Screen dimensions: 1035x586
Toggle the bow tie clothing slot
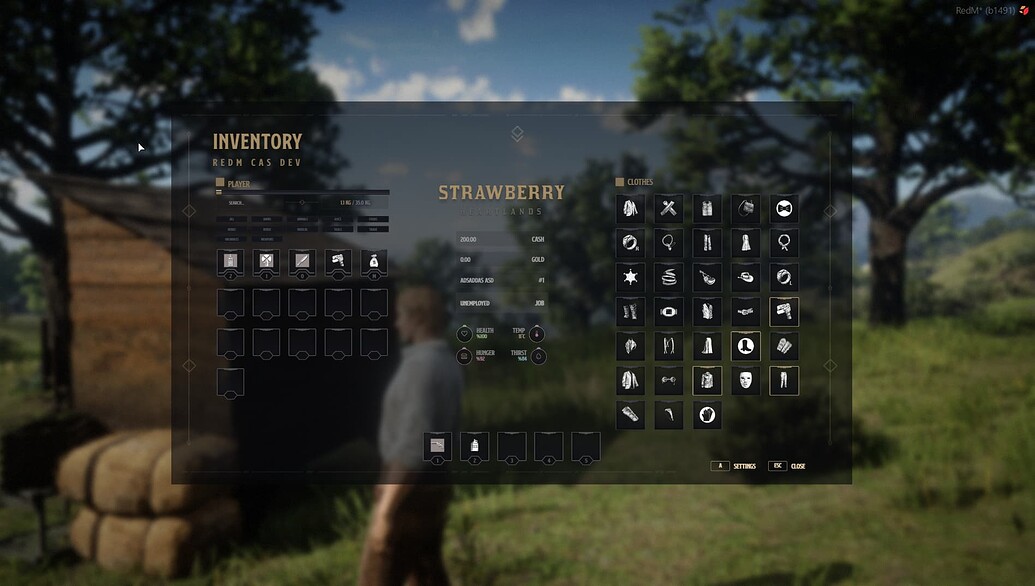(784, 209)
